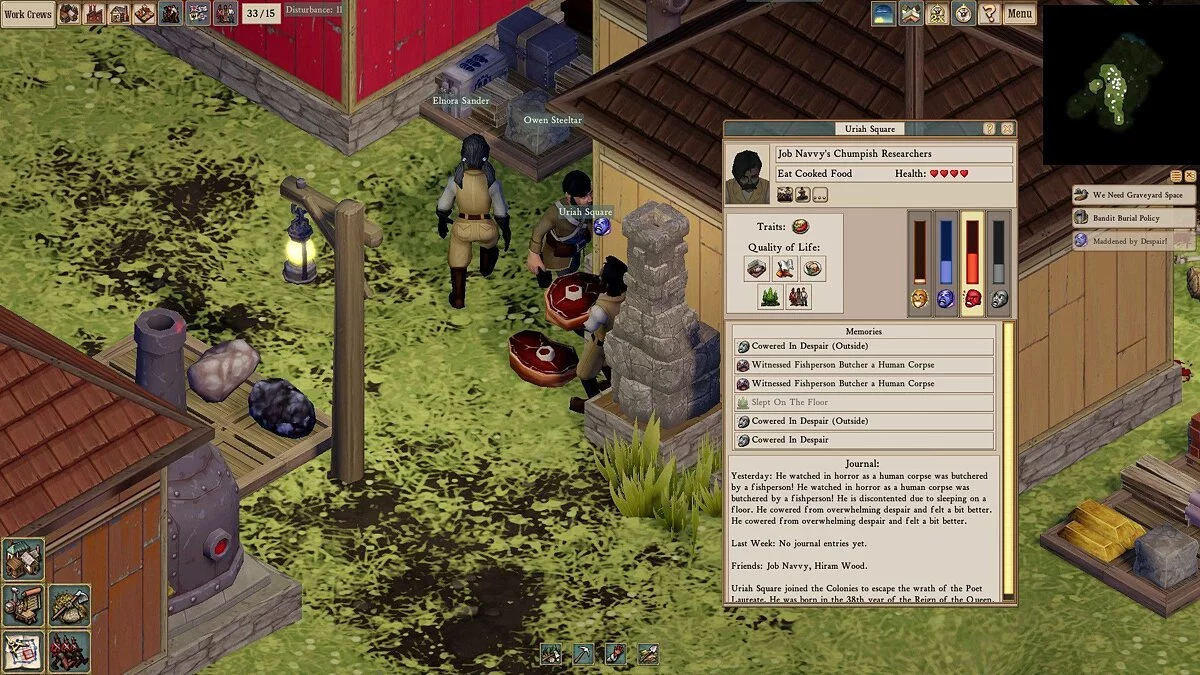Click the trait icon next to Traits
The width and height of the screenshot is (1200, 675).
[800, 227]
